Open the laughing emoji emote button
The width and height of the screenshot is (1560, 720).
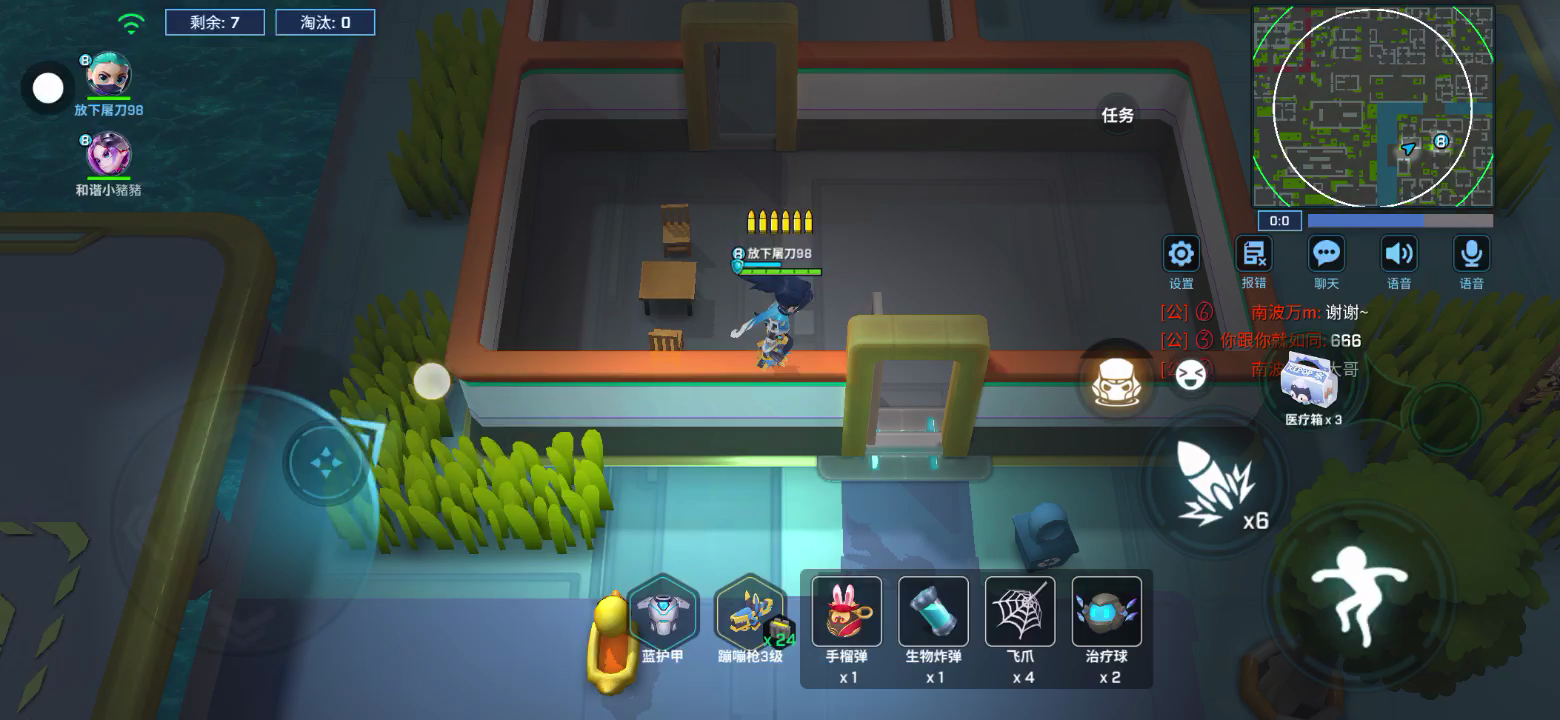(x=1188, y=375)
